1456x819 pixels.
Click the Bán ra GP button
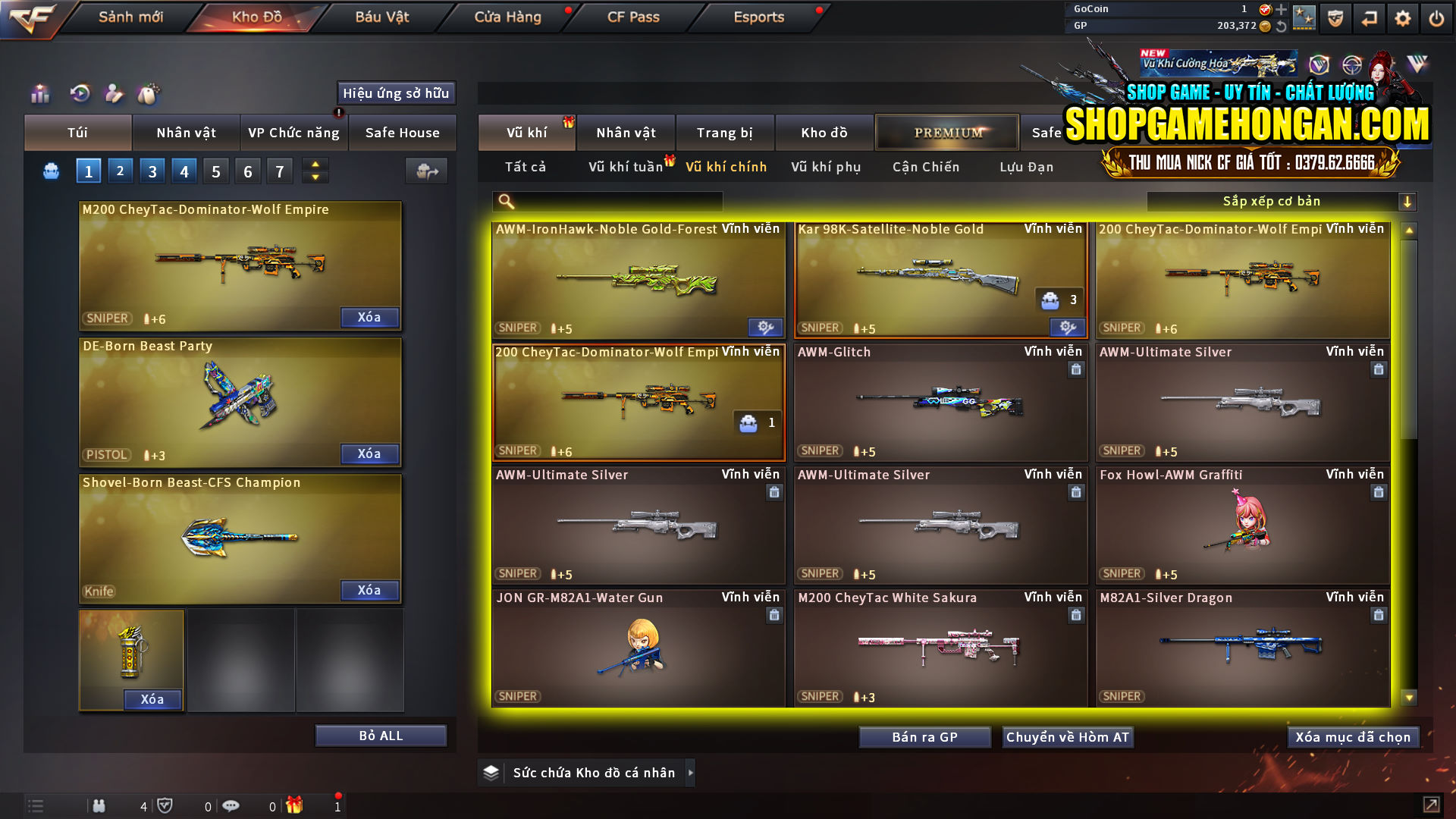(x=924, y=736)
